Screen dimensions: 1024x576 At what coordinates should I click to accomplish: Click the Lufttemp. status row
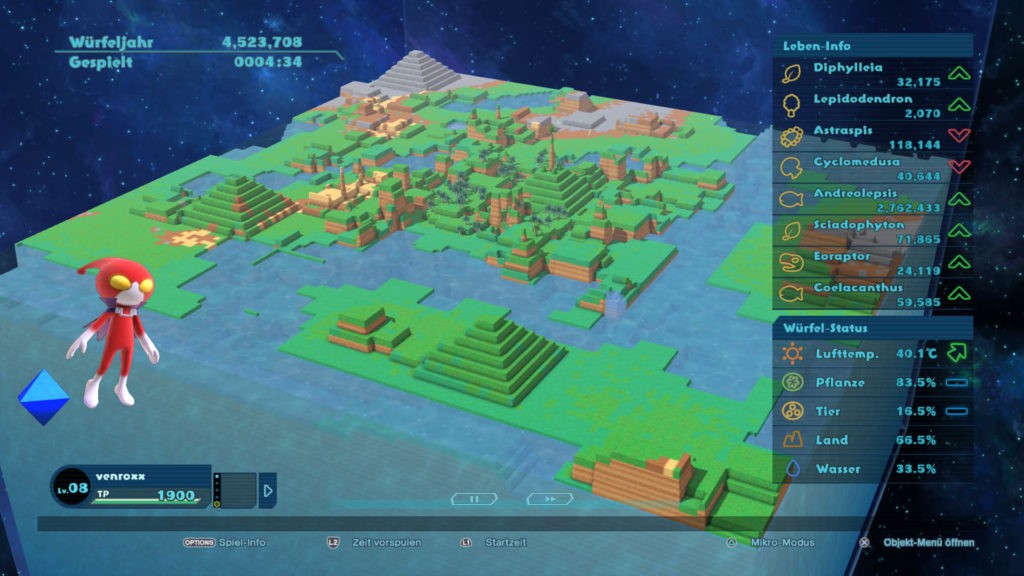coord(872,353)
